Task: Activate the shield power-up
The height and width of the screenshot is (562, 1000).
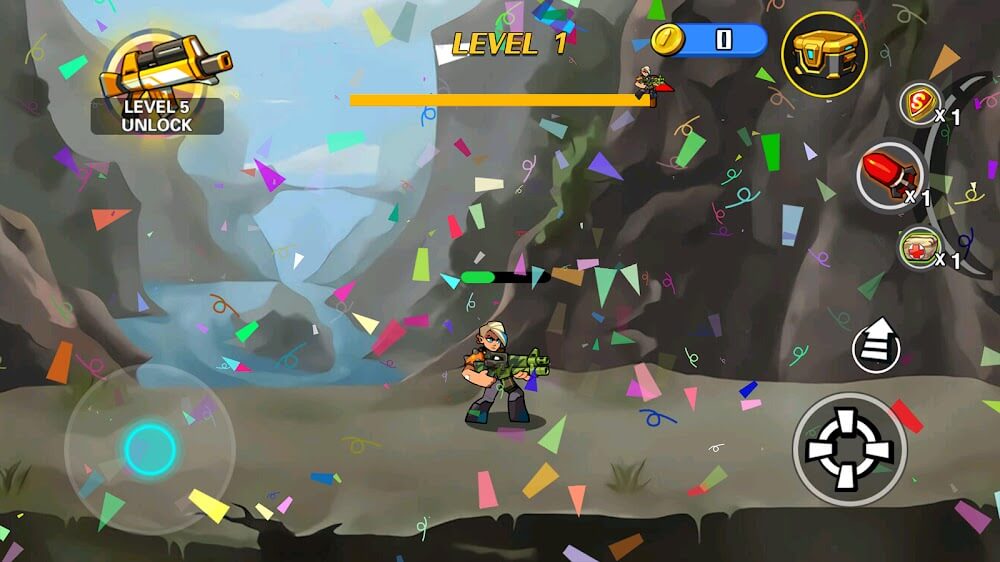Action: click(x=918, y=104)
